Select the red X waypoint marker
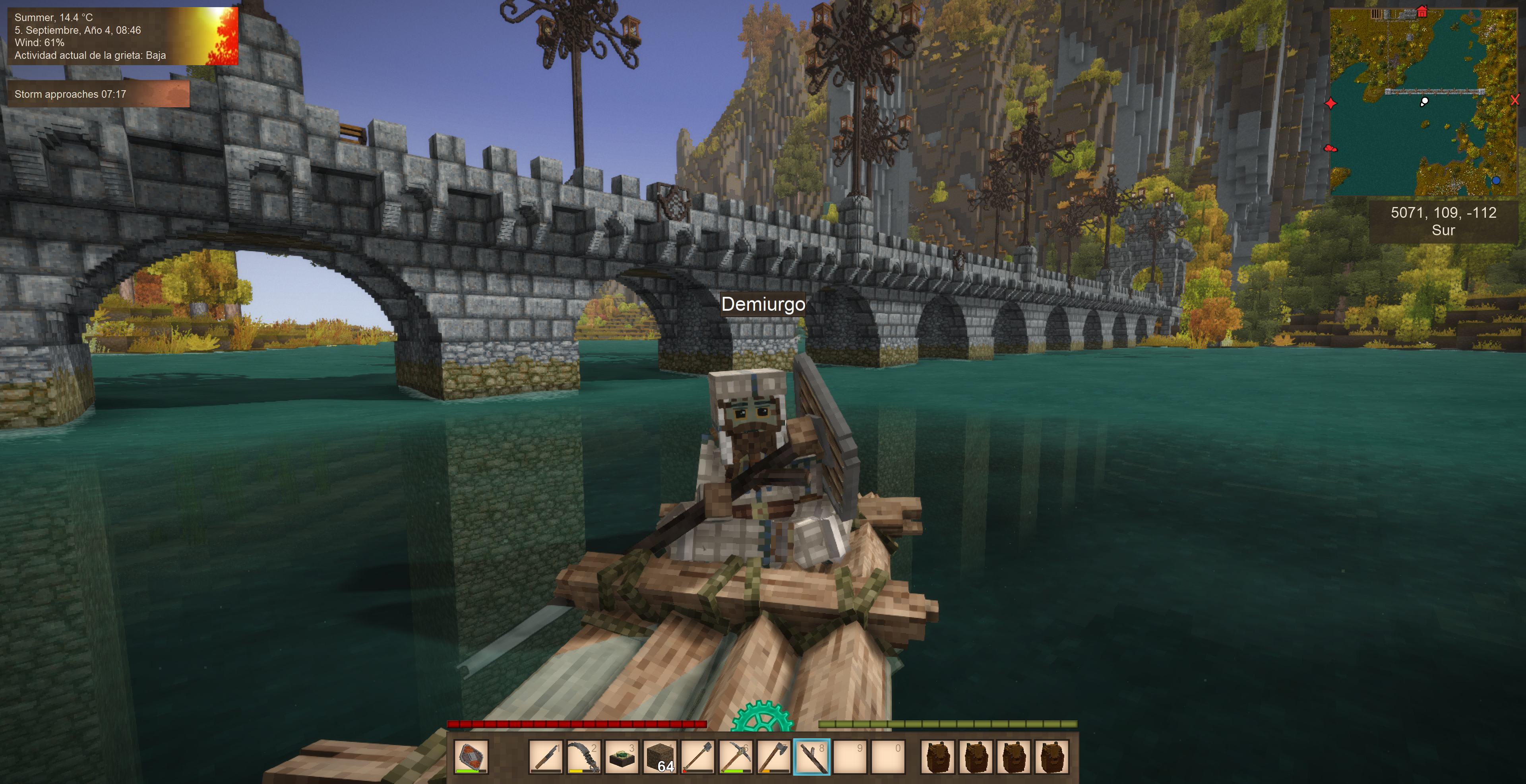Screen dimensions: 1526x784 pos(1515,100)
